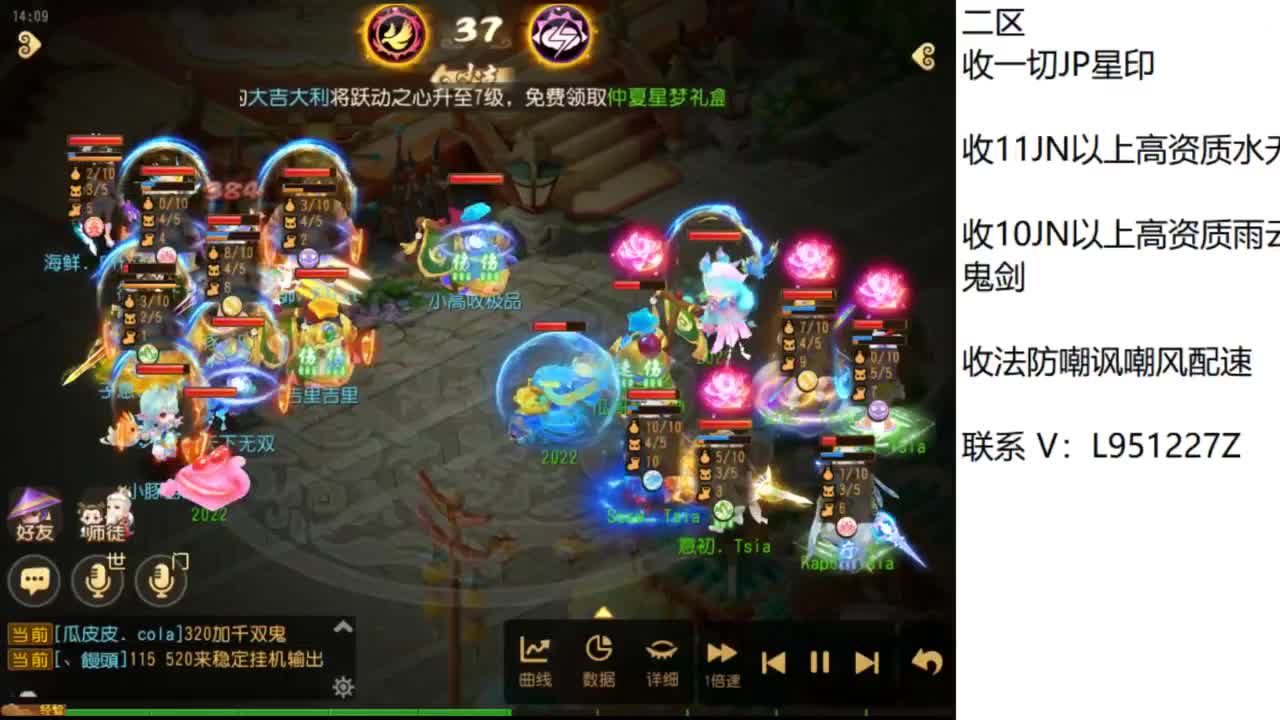Click the undo return arrow at far right

(x=928, y=659)
